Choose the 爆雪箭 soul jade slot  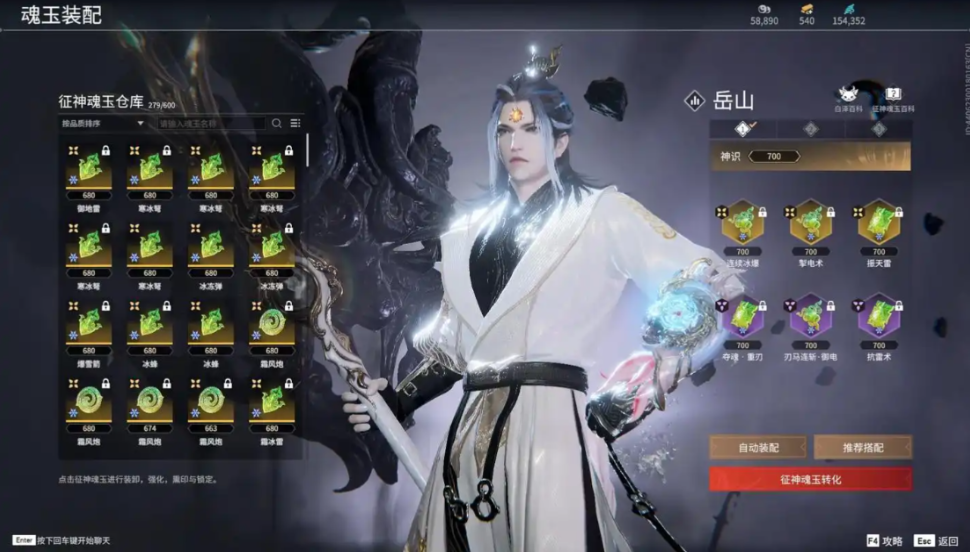pos(89,325)
